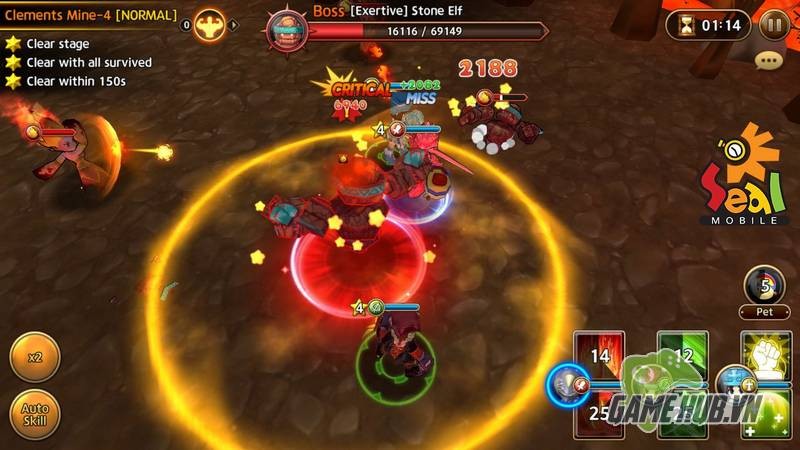Open the chat speech bubble
The width and height of the screenshot is (800, 450).
(768, 61)
